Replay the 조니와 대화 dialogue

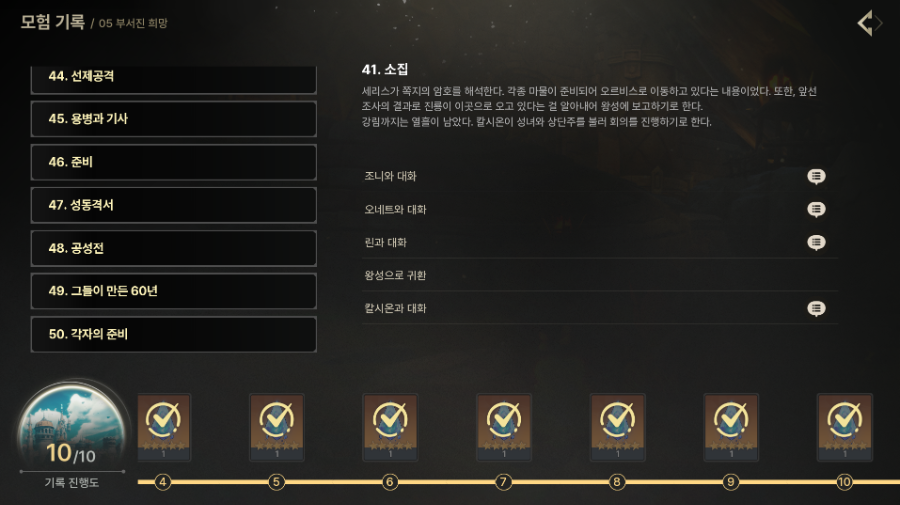click(816, 176)
